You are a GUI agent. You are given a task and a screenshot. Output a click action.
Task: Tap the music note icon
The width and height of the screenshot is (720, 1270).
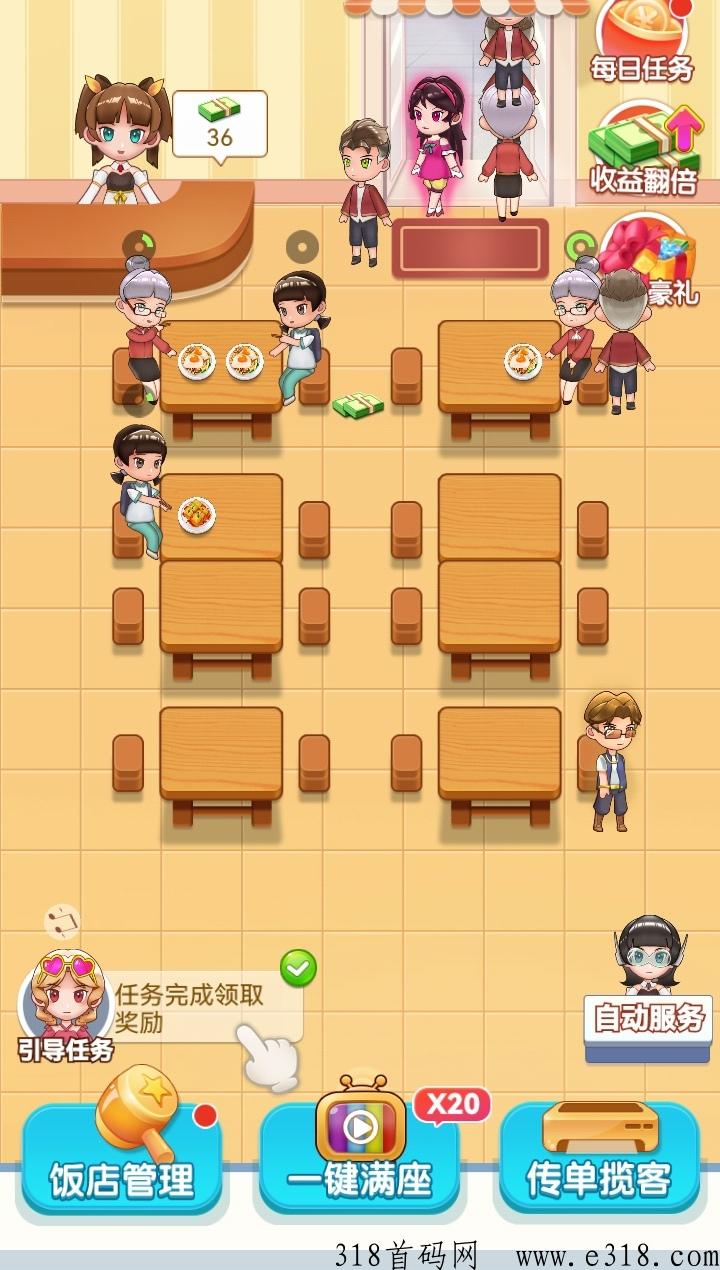(62, 922)
